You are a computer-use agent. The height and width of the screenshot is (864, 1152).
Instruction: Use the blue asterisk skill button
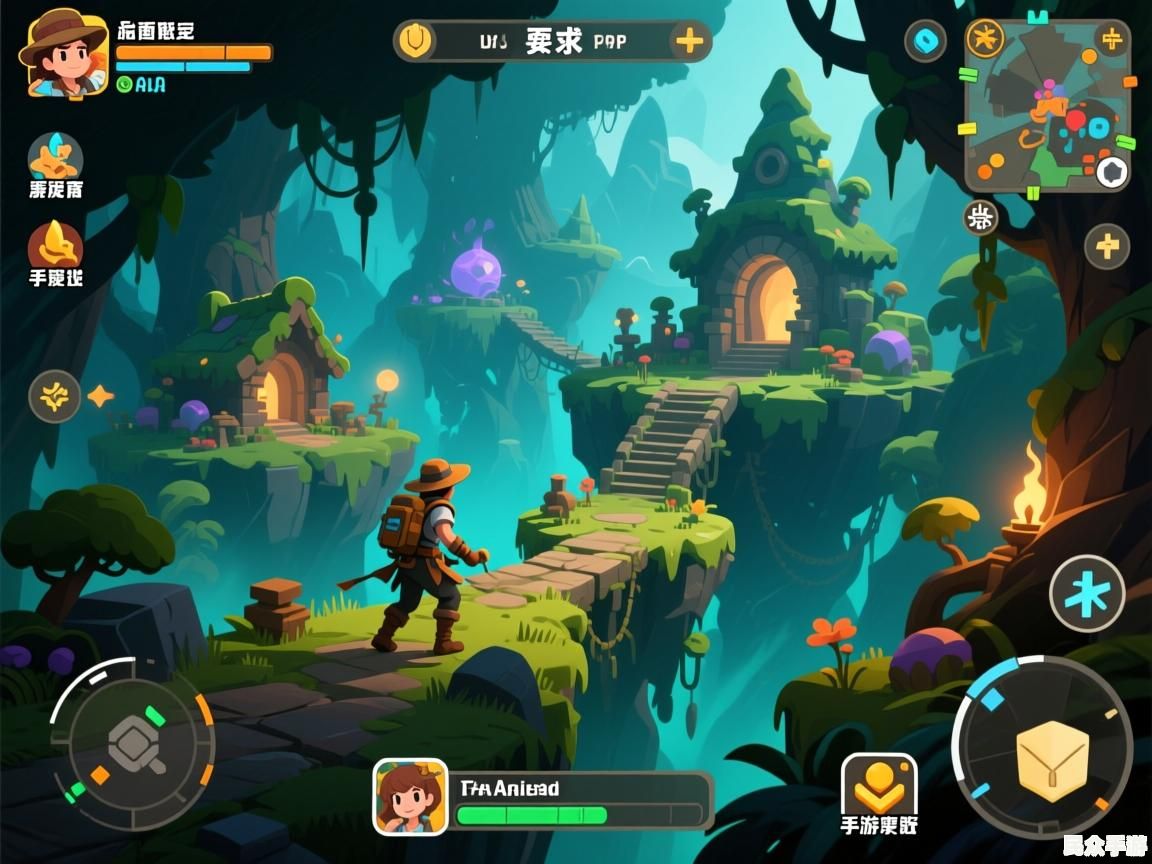click(1087, 593)
